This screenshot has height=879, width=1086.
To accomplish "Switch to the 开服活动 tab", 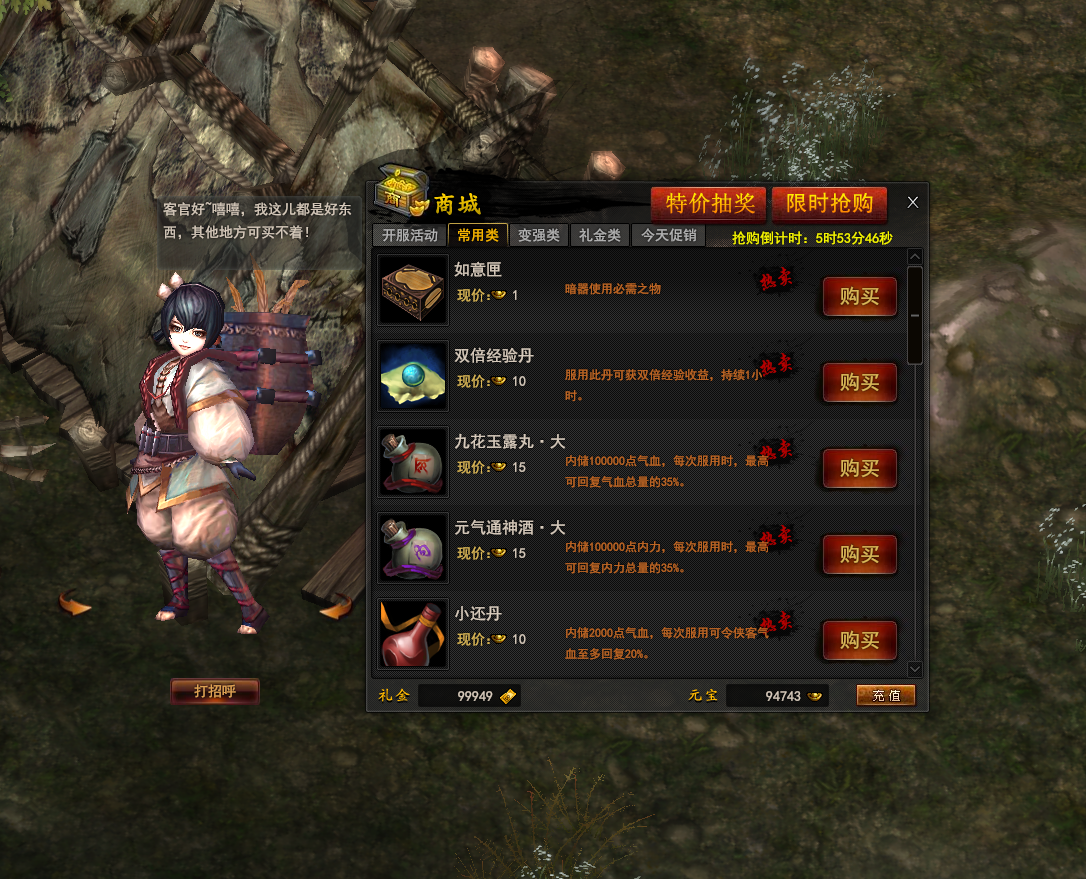I will pos(410,236).
